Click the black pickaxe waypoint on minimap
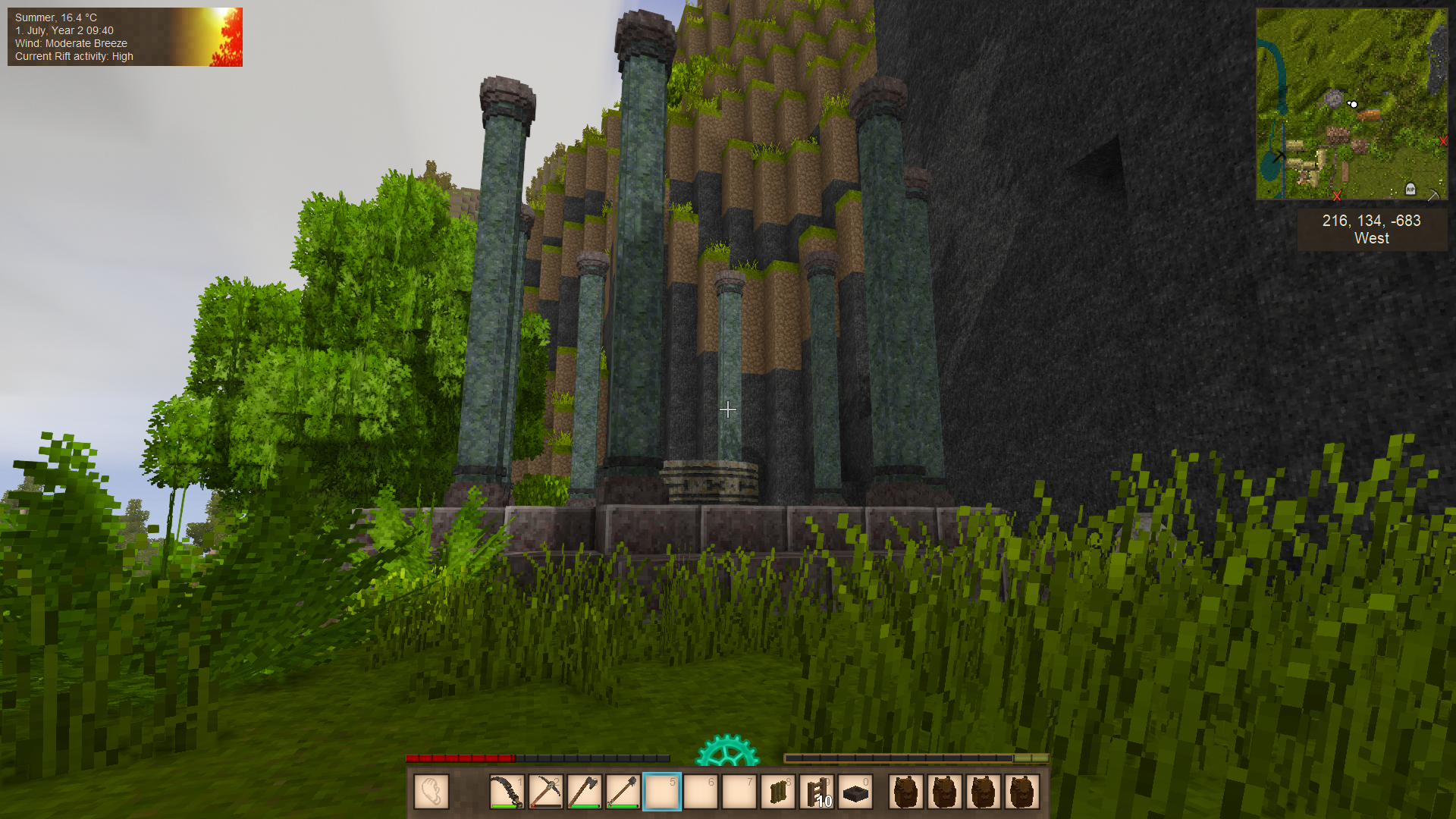The height and width of the screenshot is (819, 1456). click(x=1279, y=155)
